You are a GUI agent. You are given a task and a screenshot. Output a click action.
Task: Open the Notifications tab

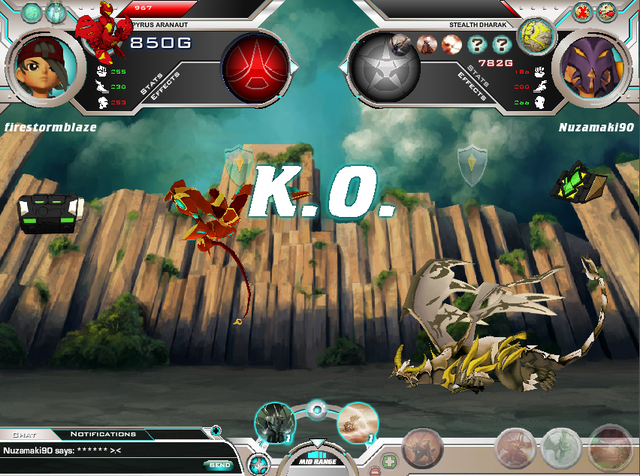click(x=103, y=434)
